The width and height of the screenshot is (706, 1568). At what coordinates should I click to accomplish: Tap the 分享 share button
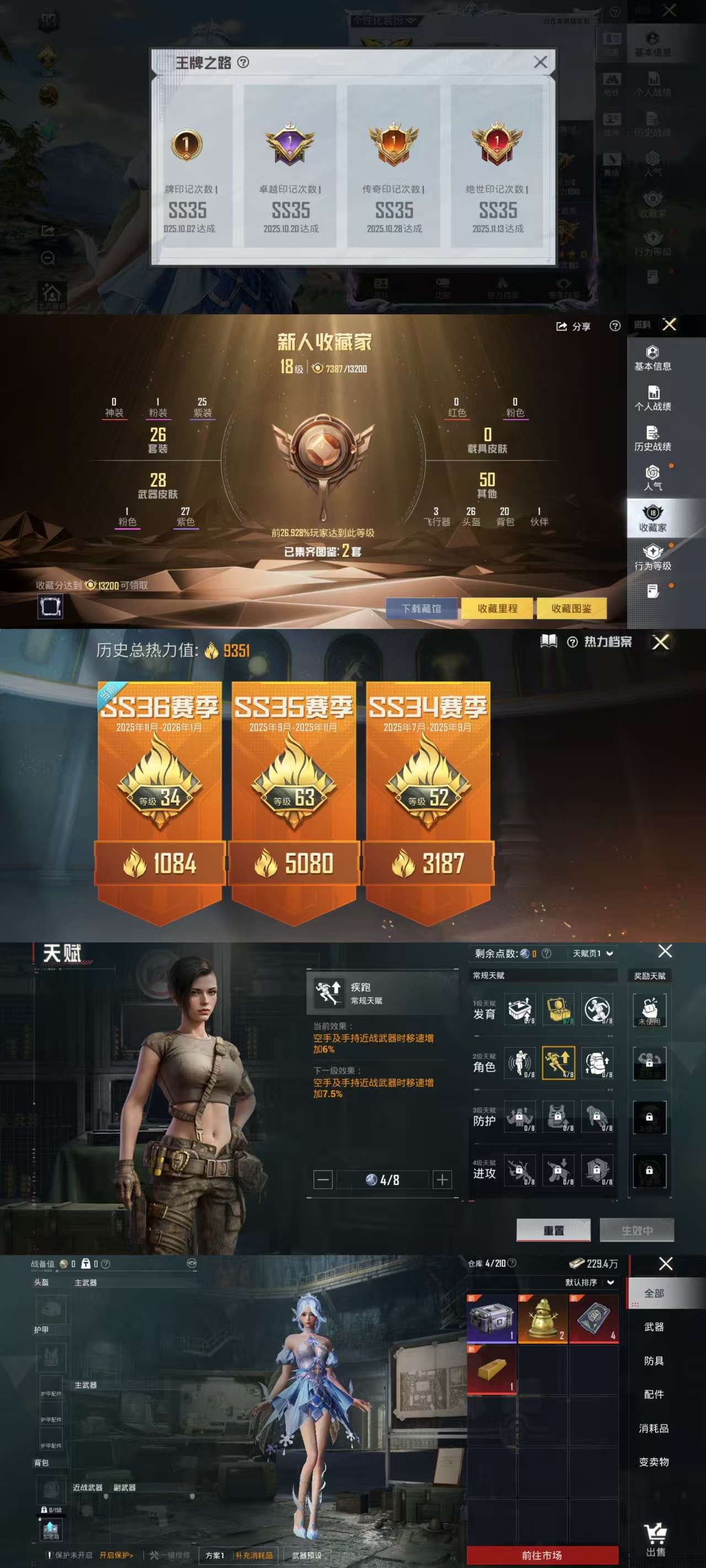(x=573, y=327)
